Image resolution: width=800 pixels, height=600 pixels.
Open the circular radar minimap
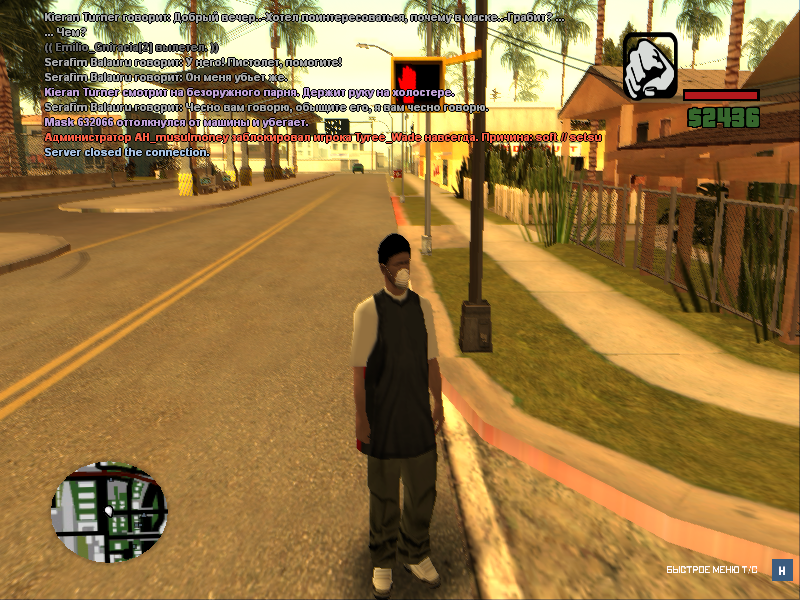[109, 511]
